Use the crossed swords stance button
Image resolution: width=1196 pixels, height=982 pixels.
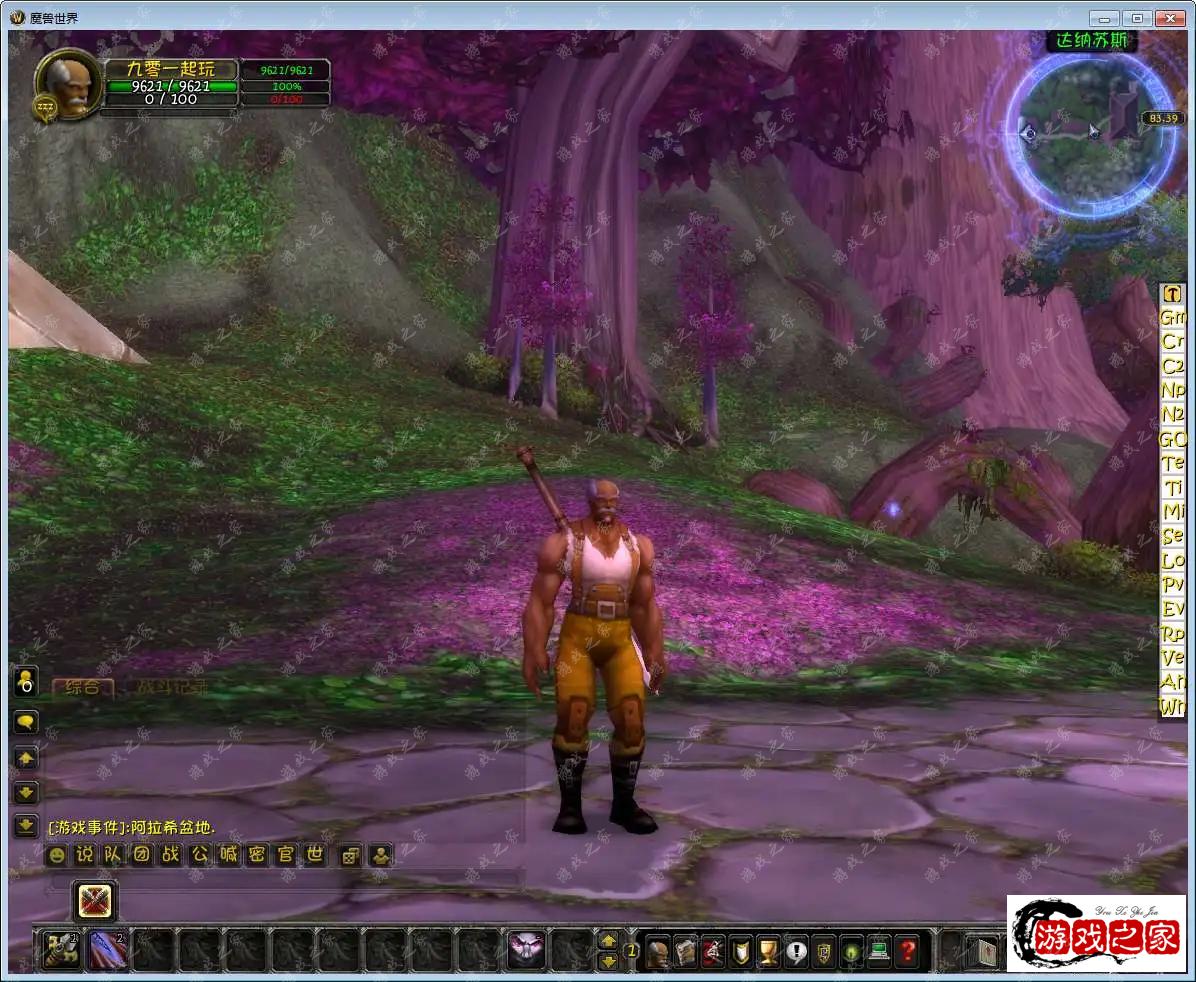pos(95,900)
